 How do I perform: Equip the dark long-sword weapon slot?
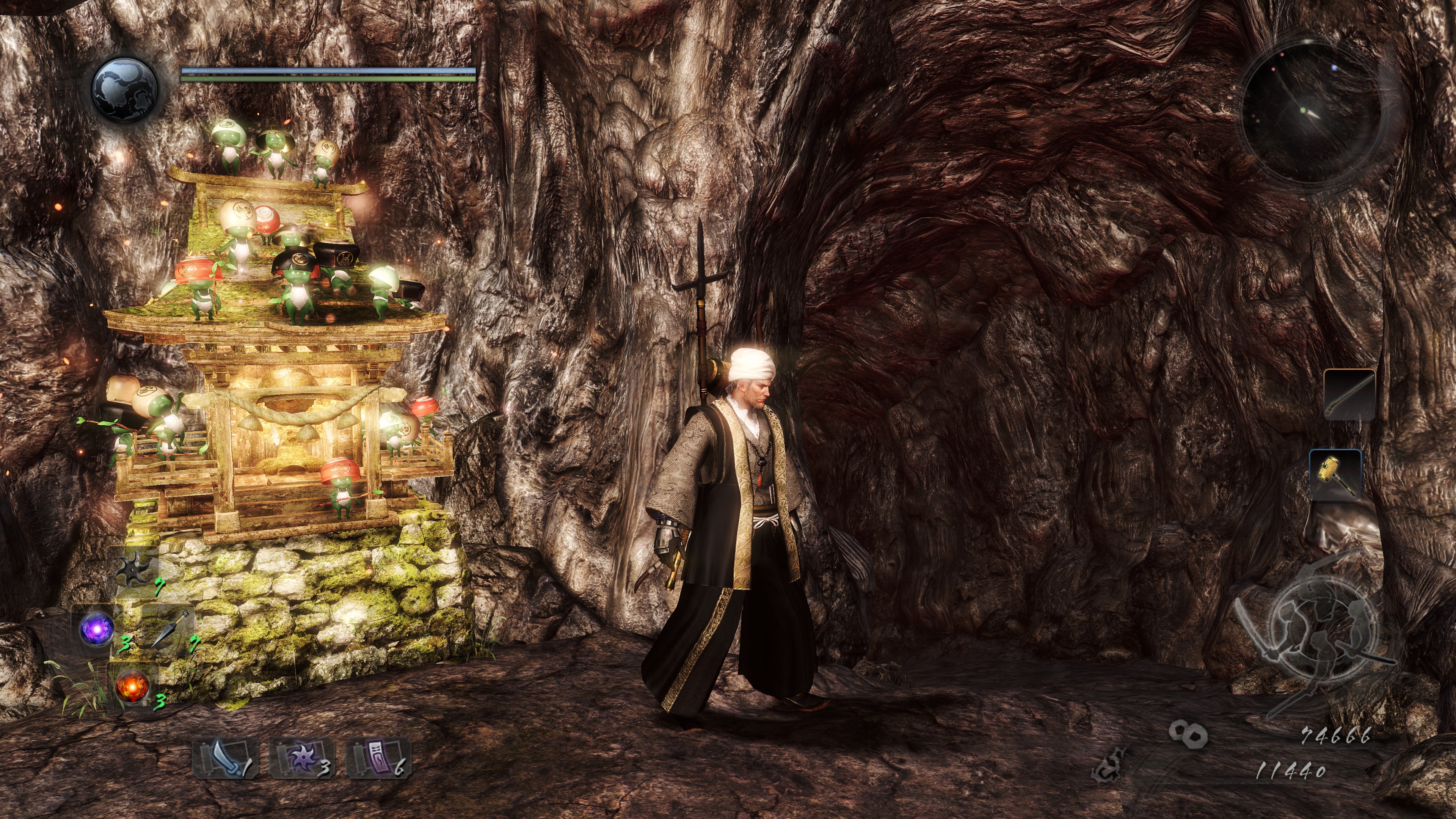pyautogui.click(x=1350, y=394)
